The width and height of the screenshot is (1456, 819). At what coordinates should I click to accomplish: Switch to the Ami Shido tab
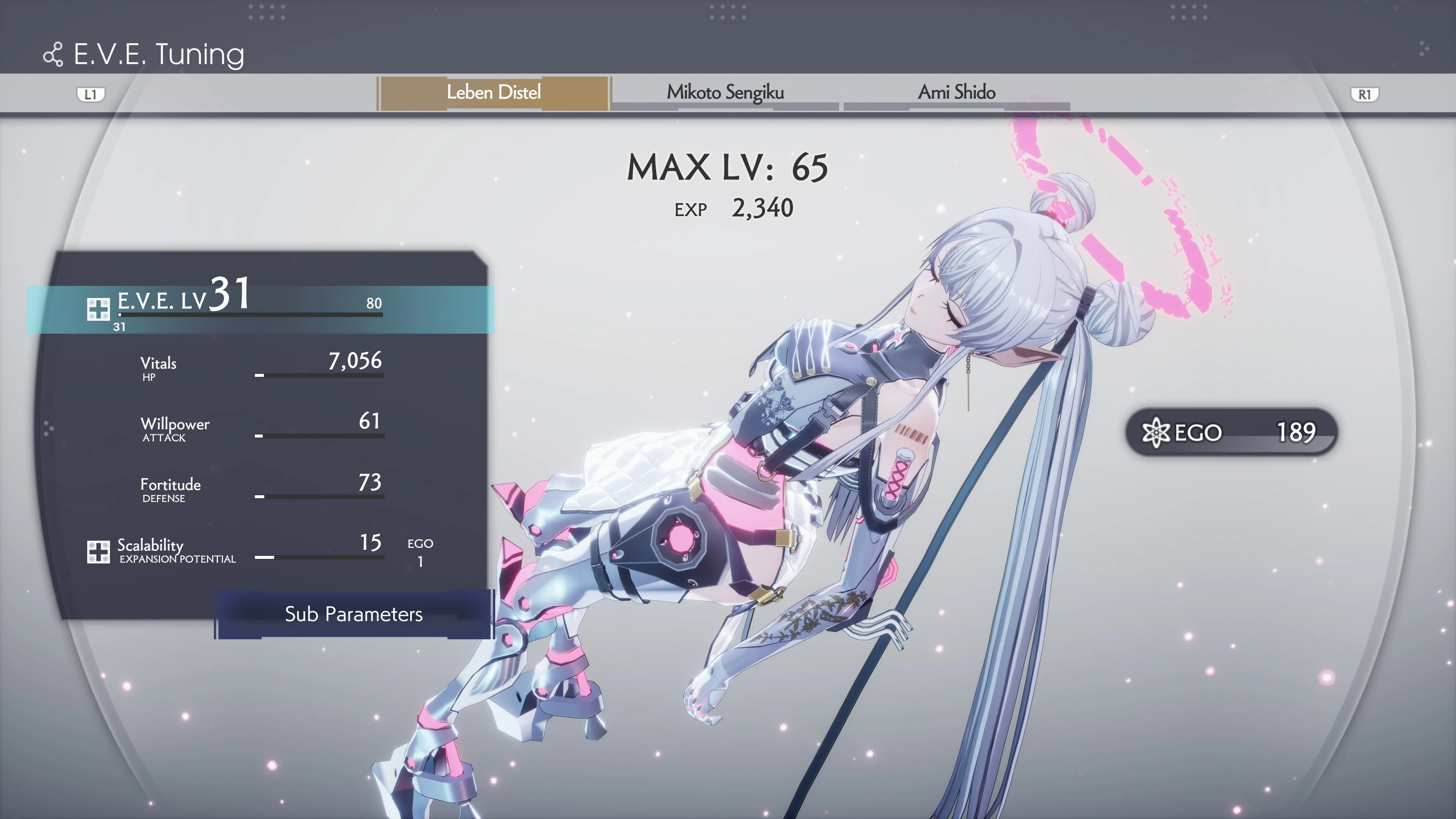[x=957, y=93]
